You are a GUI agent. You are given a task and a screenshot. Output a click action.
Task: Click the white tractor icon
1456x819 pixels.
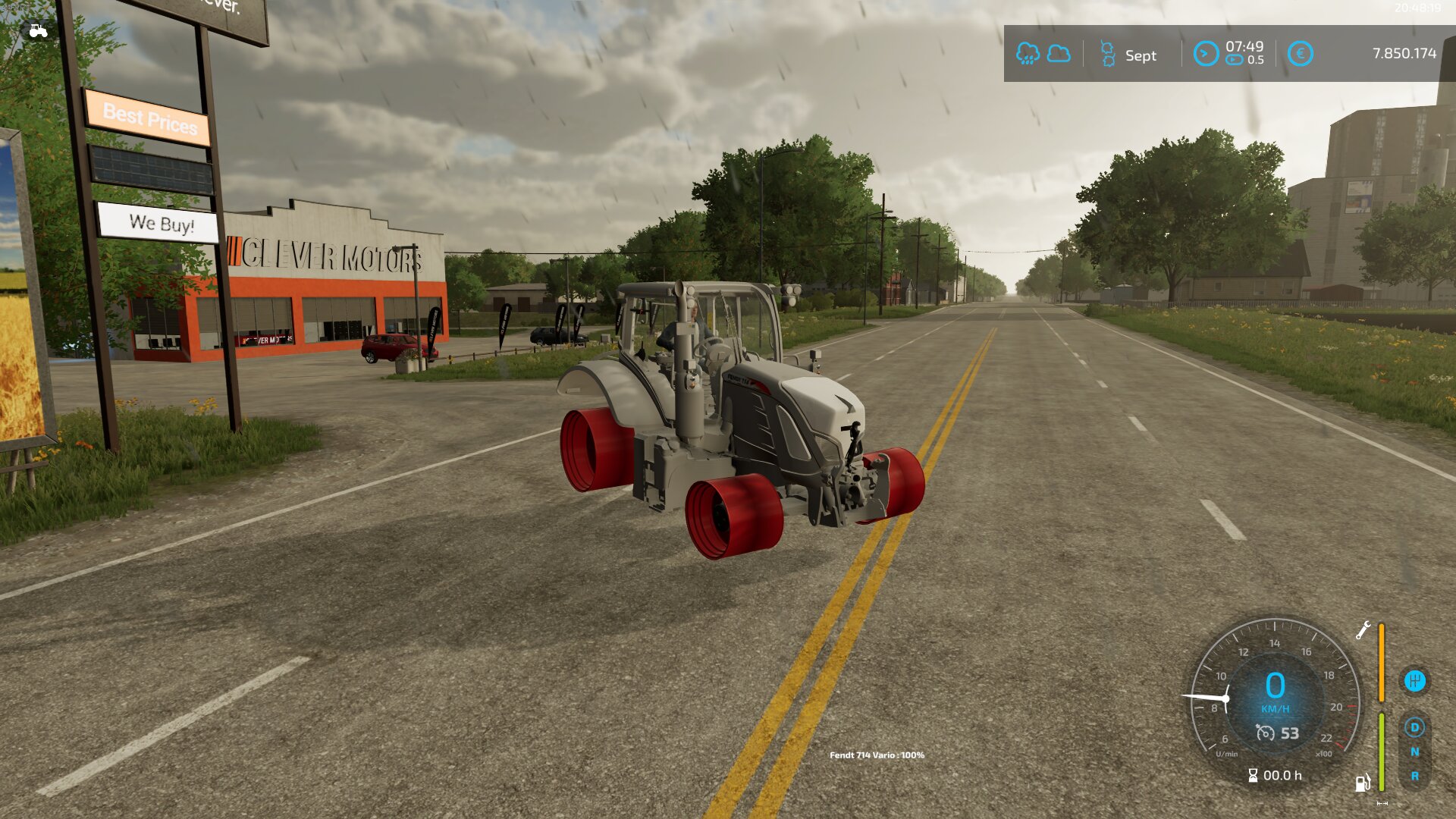[x=37, y=31]
